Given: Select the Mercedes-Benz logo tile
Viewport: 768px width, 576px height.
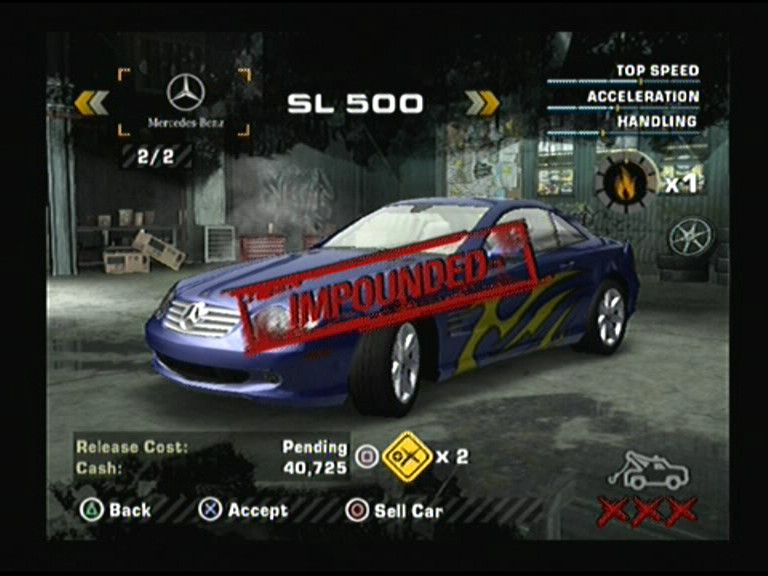Looking at the screenshot, I should (185, 102).
